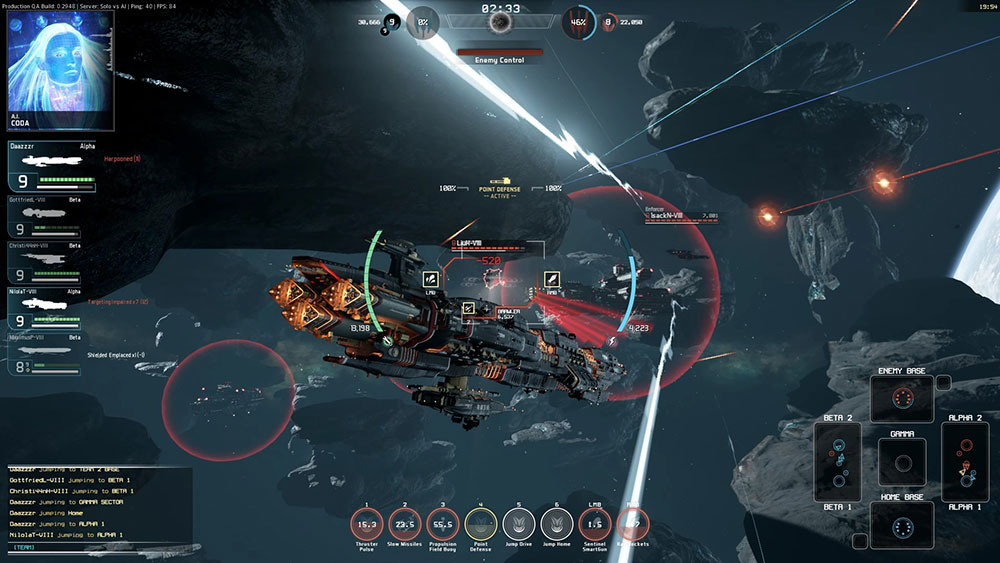
Task: Deploy the Propulsion Field Buoy
Action: click(x=443, y=524)
